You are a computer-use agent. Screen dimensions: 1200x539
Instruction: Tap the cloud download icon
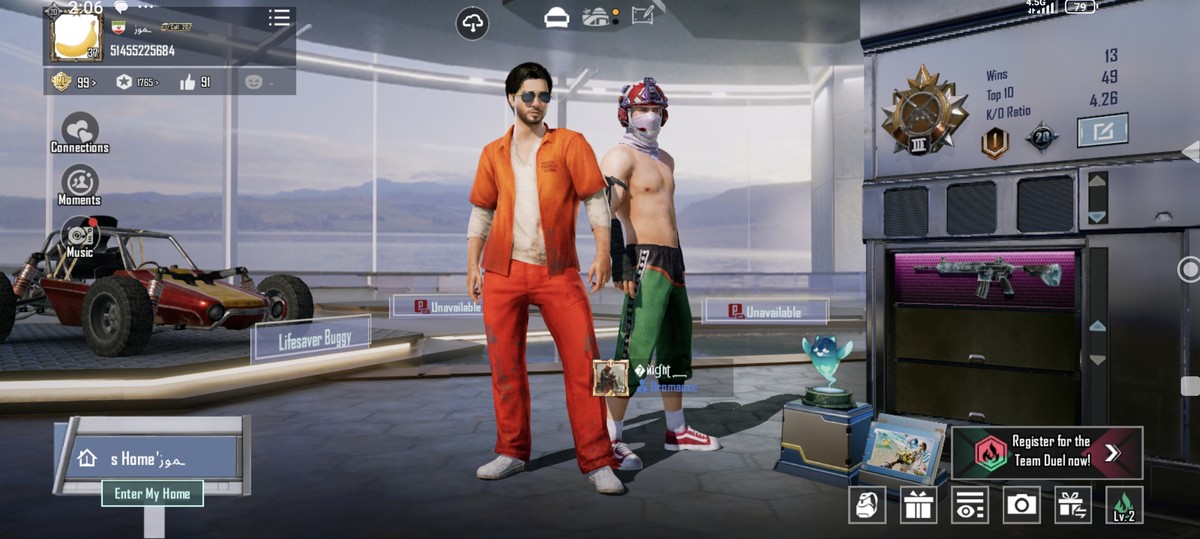coord(471,22)
